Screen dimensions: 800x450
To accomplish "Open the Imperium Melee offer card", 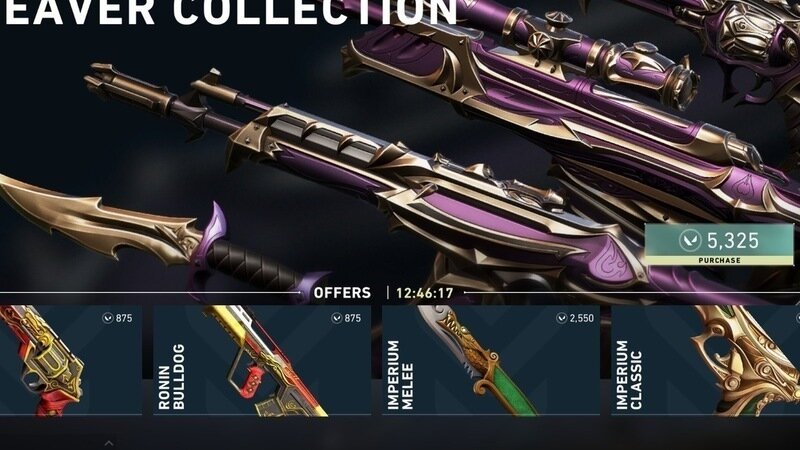I will click(x=490, y=360).
